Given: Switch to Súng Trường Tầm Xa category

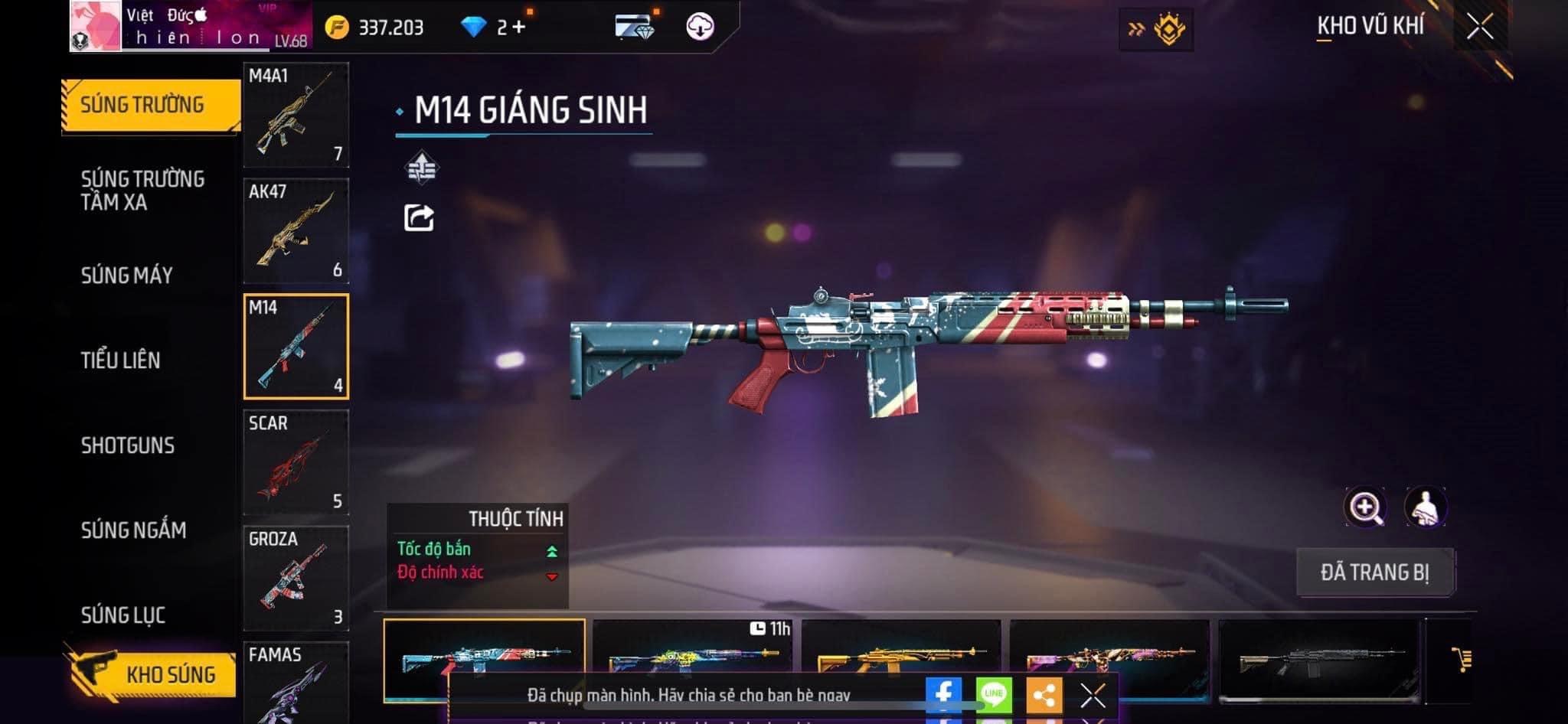Looking at the screenshot, I should 142,190.
